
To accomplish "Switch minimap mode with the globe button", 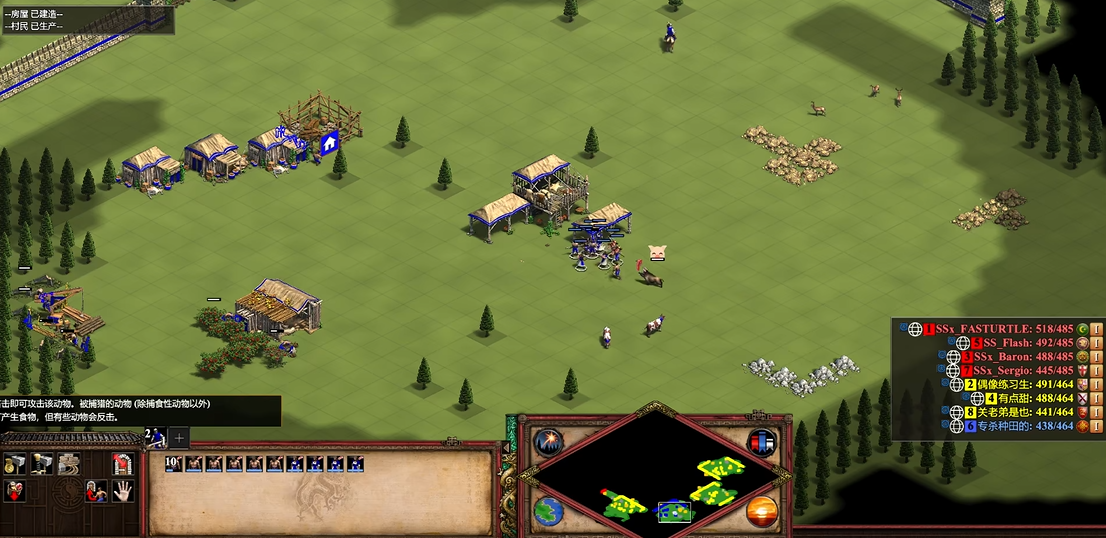I will (548, 511).
